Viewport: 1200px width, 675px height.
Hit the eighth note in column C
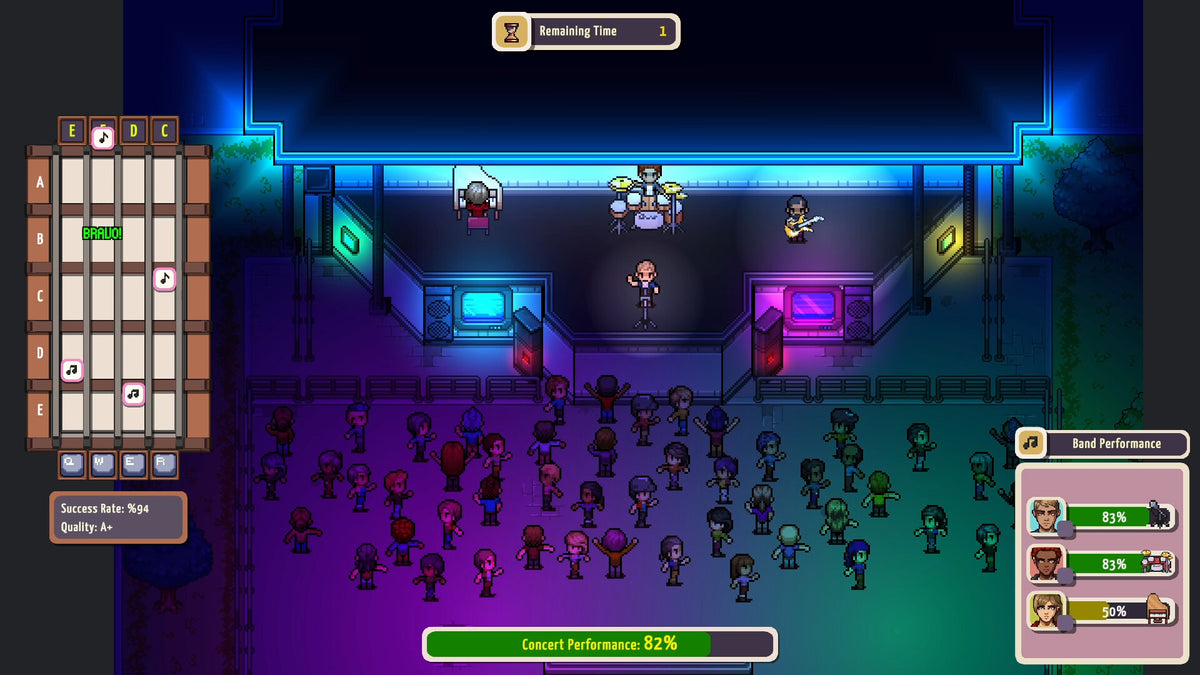click(165, 278)
